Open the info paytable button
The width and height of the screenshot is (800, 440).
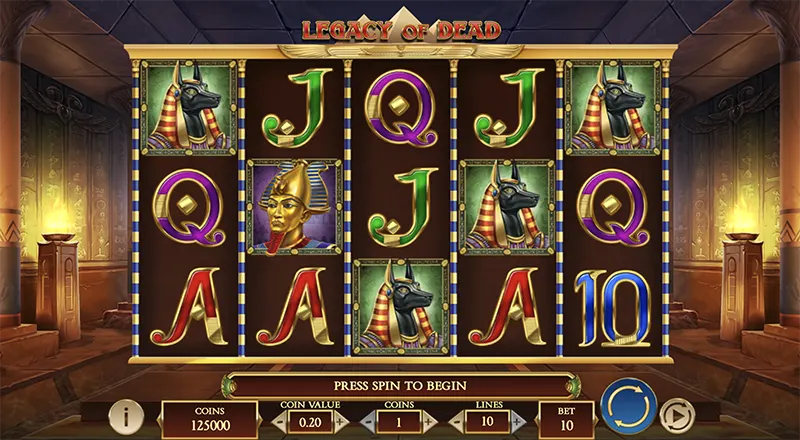(x=124, y=417)
